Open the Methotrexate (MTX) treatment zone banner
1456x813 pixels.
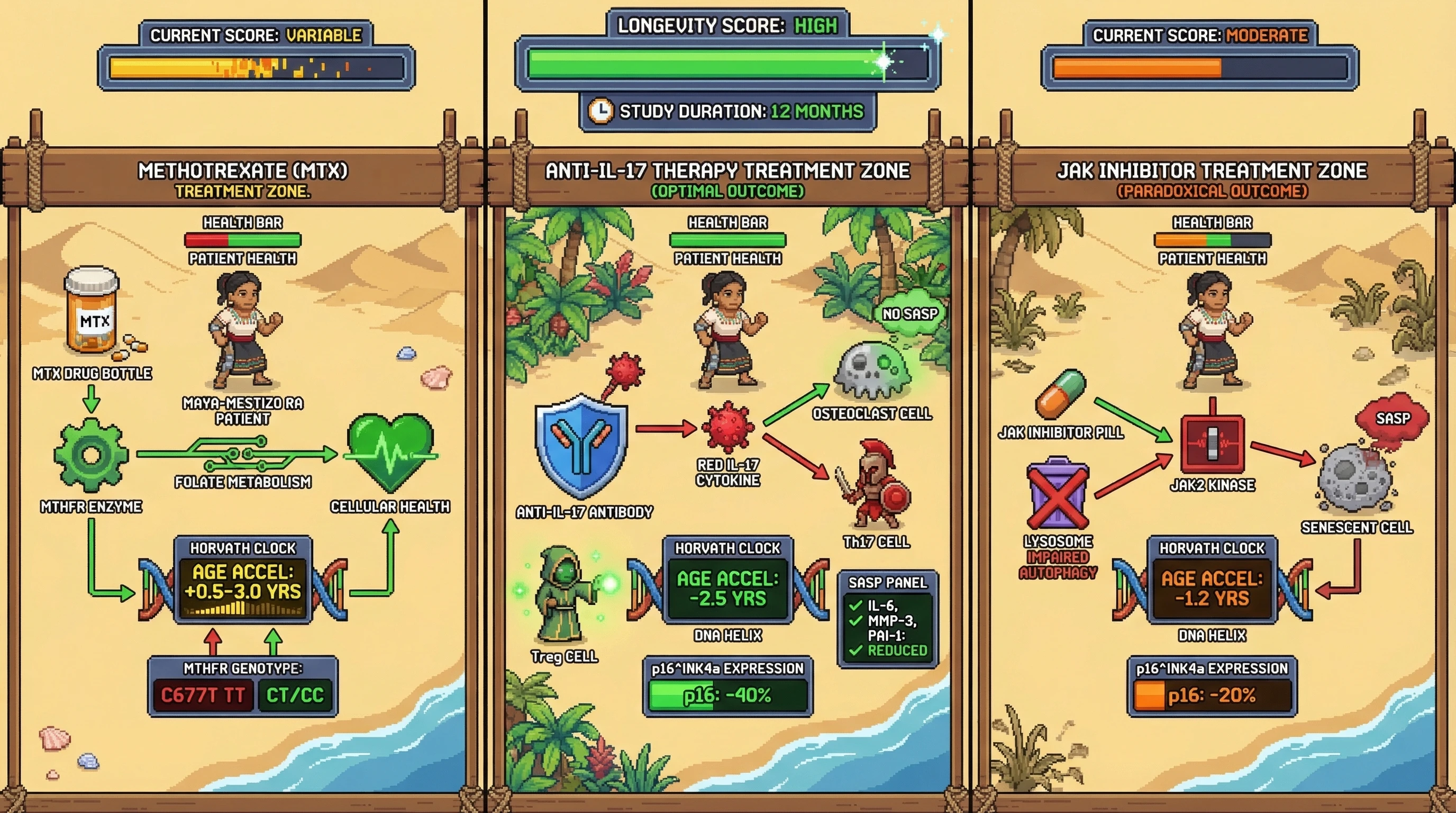click(x=242, y=179)
